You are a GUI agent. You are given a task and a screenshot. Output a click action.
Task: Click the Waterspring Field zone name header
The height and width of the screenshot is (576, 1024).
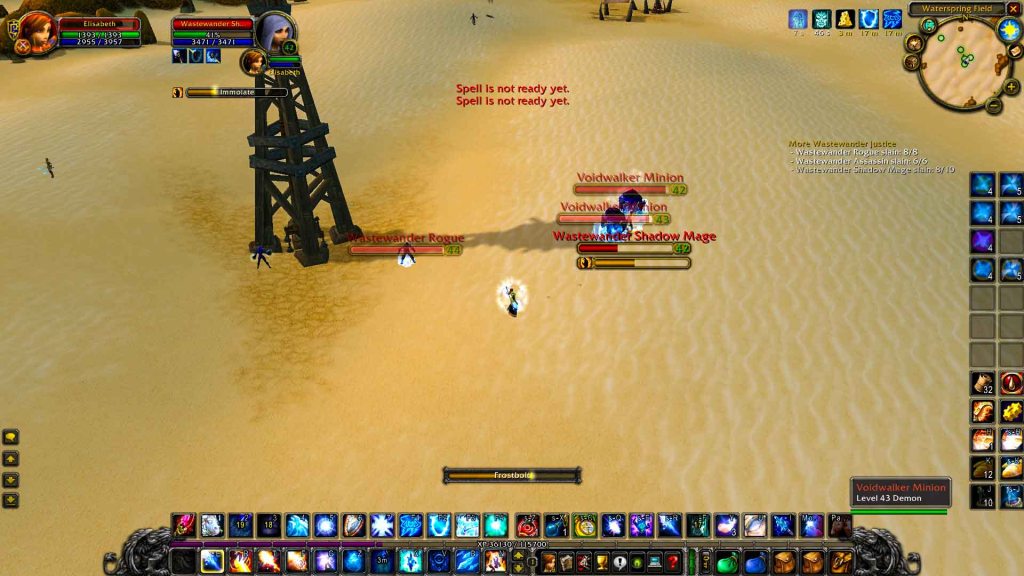tap(955, 9)
